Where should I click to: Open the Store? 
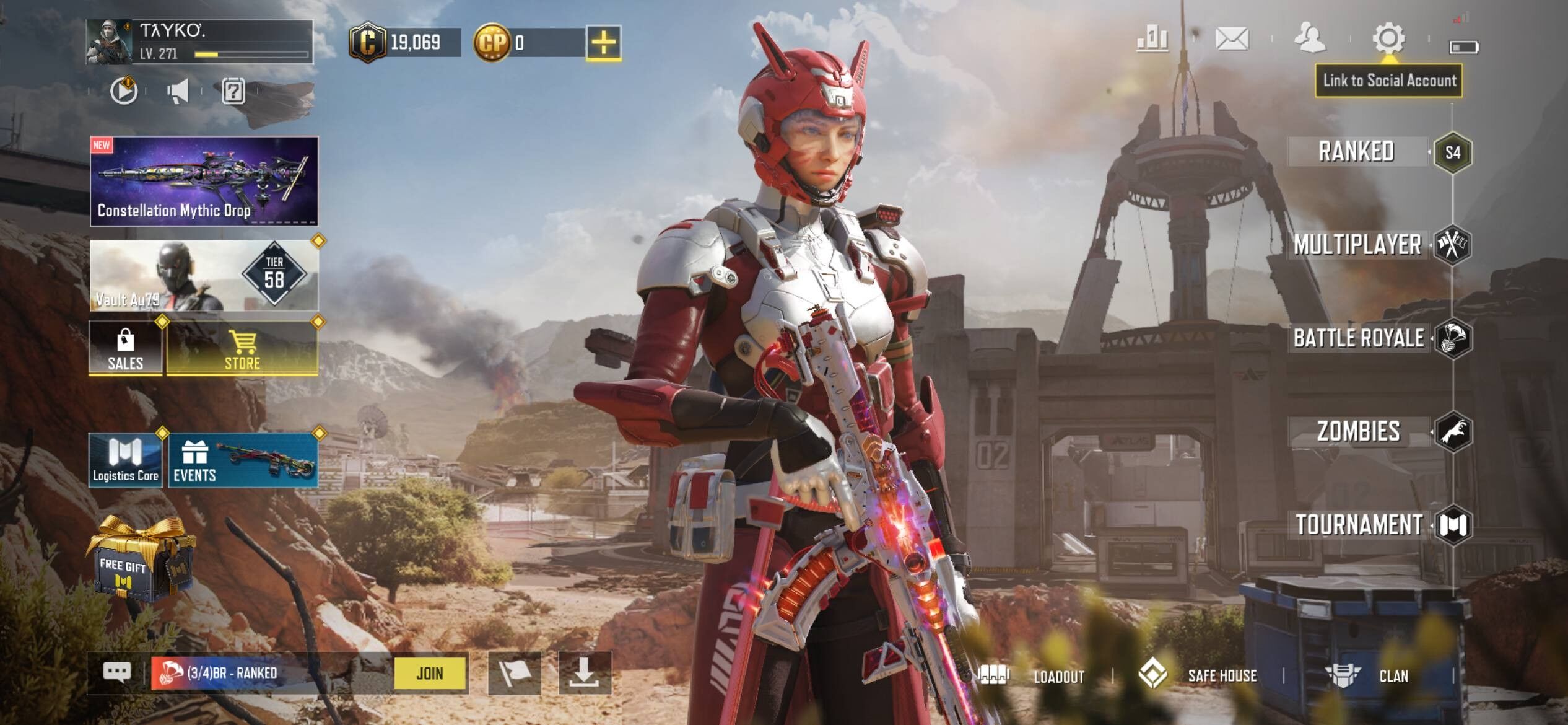point(242,348)
